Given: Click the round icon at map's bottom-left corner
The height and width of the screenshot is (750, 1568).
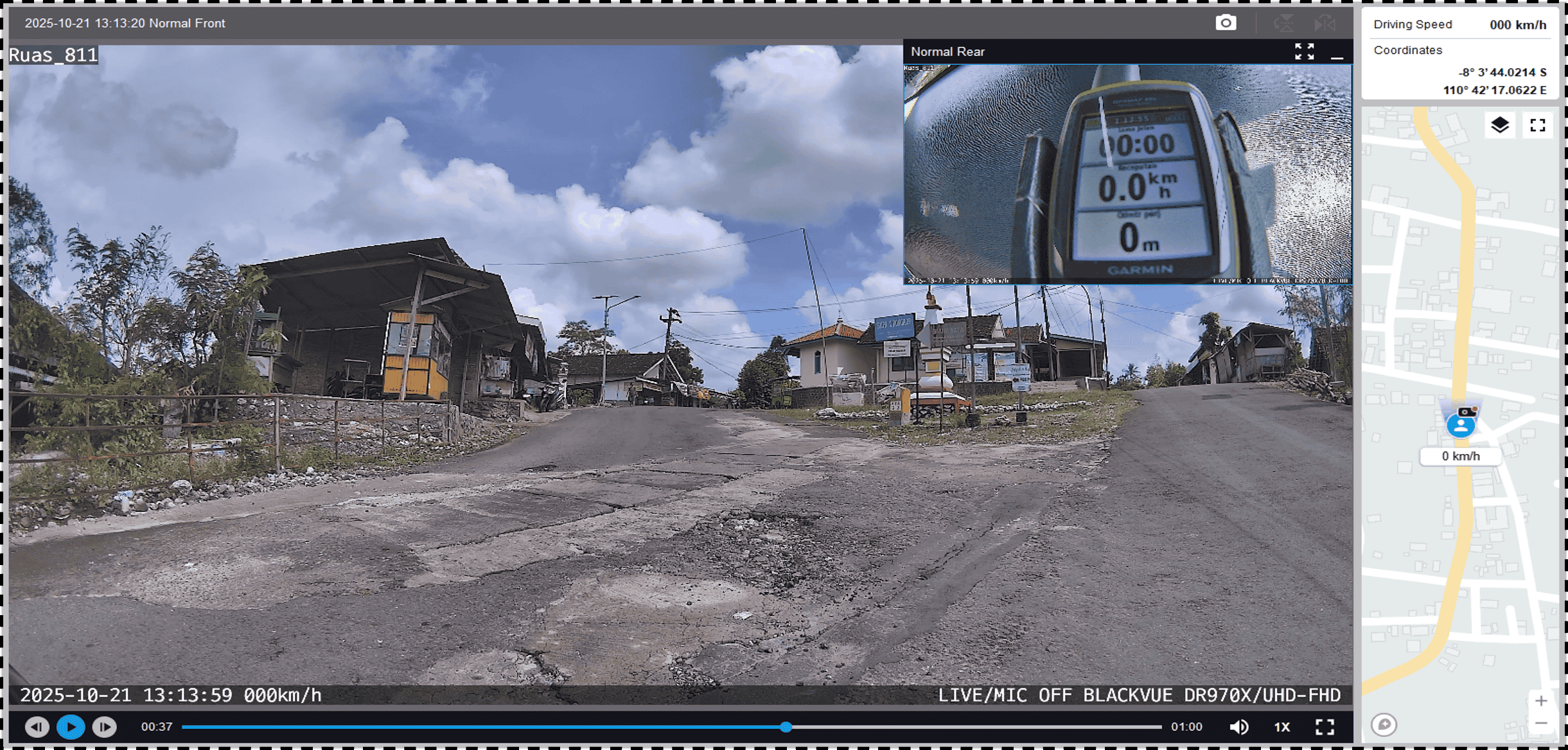Looking at the screenshot, I should click(1384, 725).
